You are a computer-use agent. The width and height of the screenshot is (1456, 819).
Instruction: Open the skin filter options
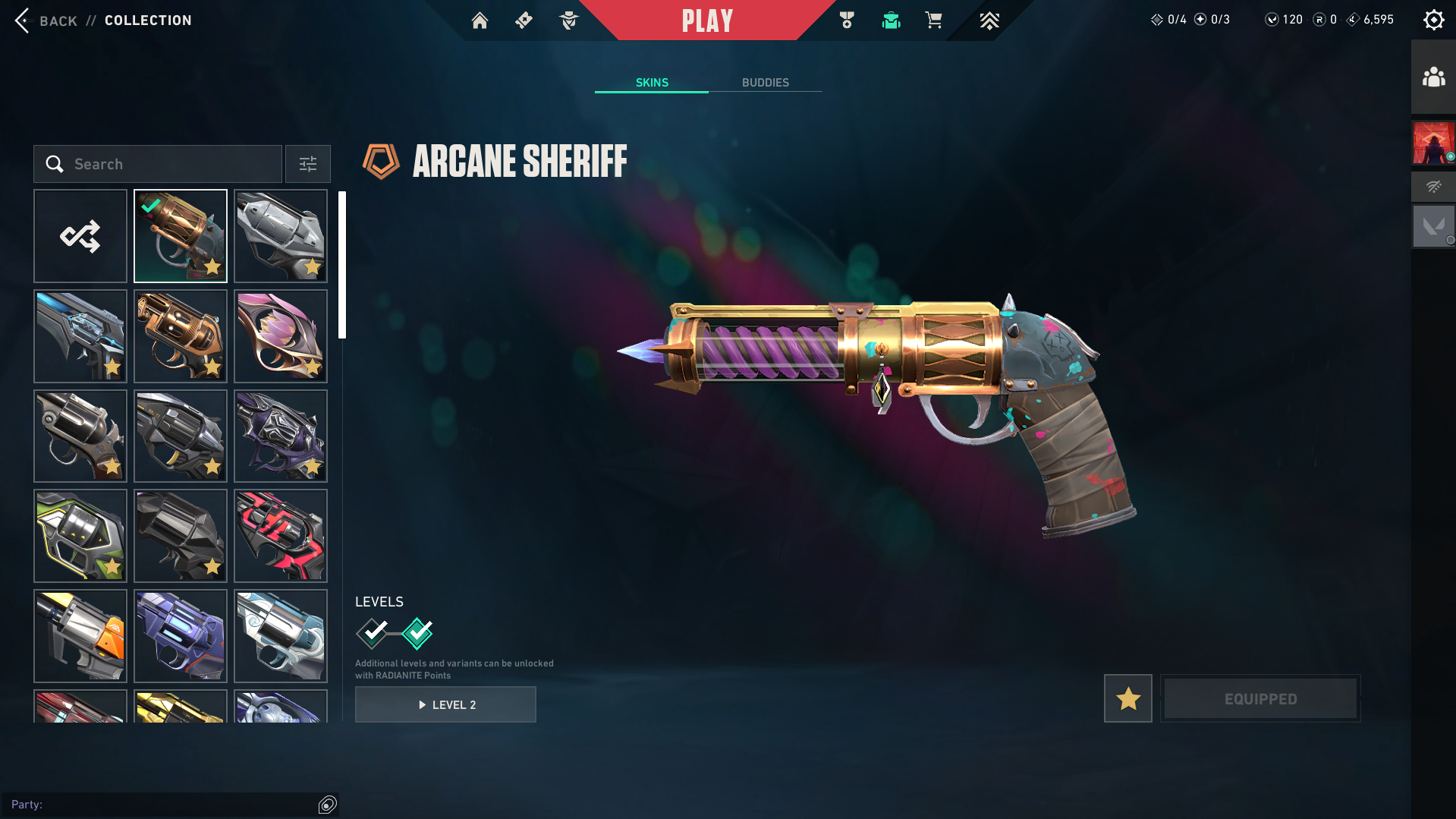click(x=308, y=164)
